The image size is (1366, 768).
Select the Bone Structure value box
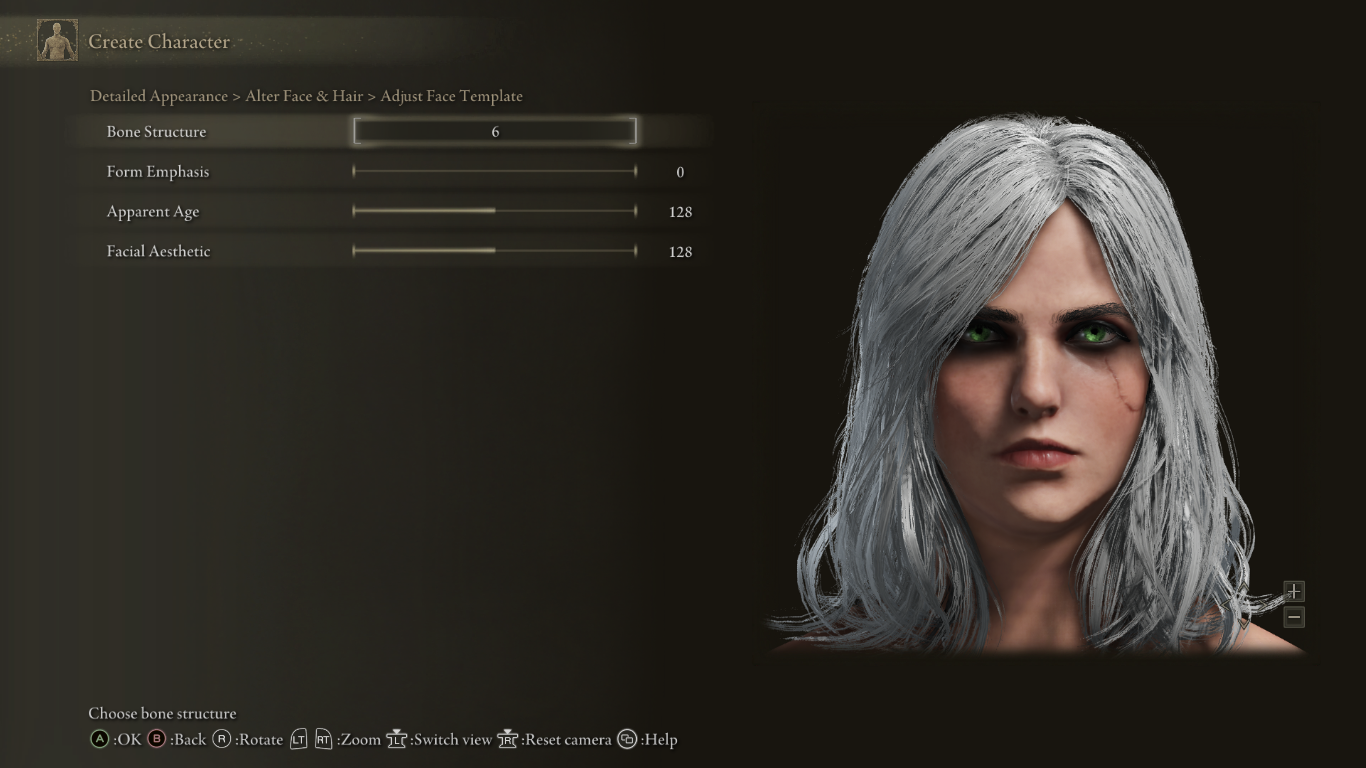point(495,131)
